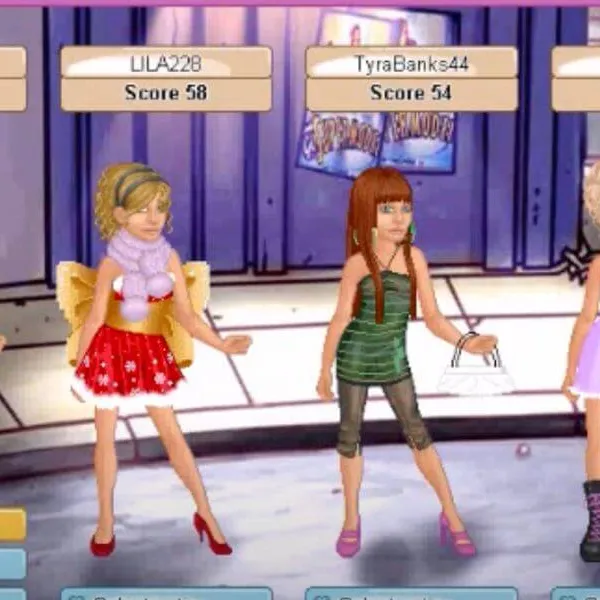Click the cropped button beneath LILA228's avatar
The height and width of the screenshot is (600, 600).
(166, 594)
